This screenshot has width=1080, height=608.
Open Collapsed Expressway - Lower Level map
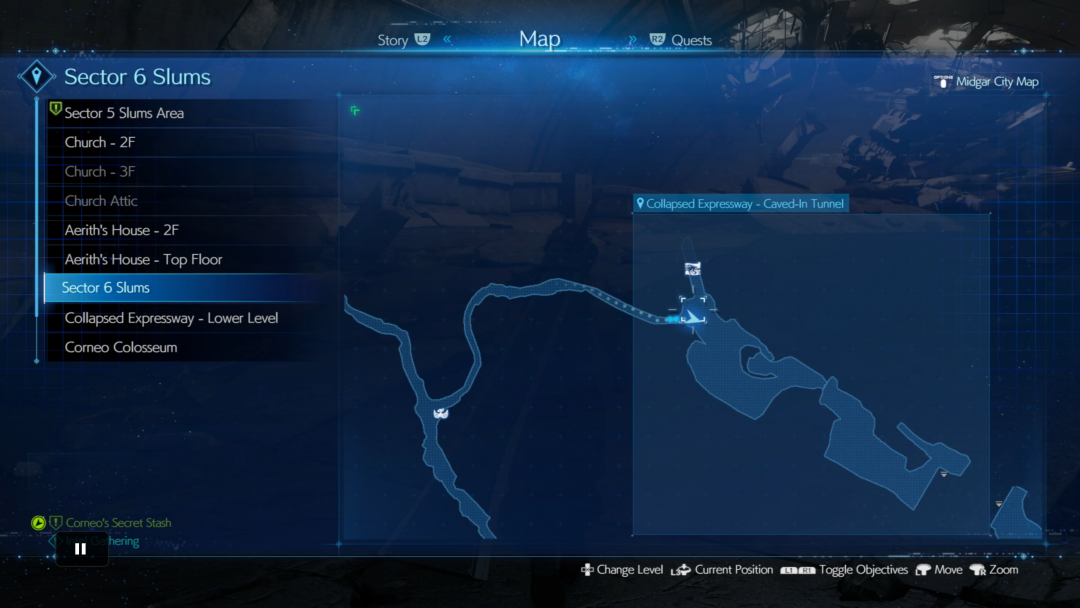(x=171, y=318)
